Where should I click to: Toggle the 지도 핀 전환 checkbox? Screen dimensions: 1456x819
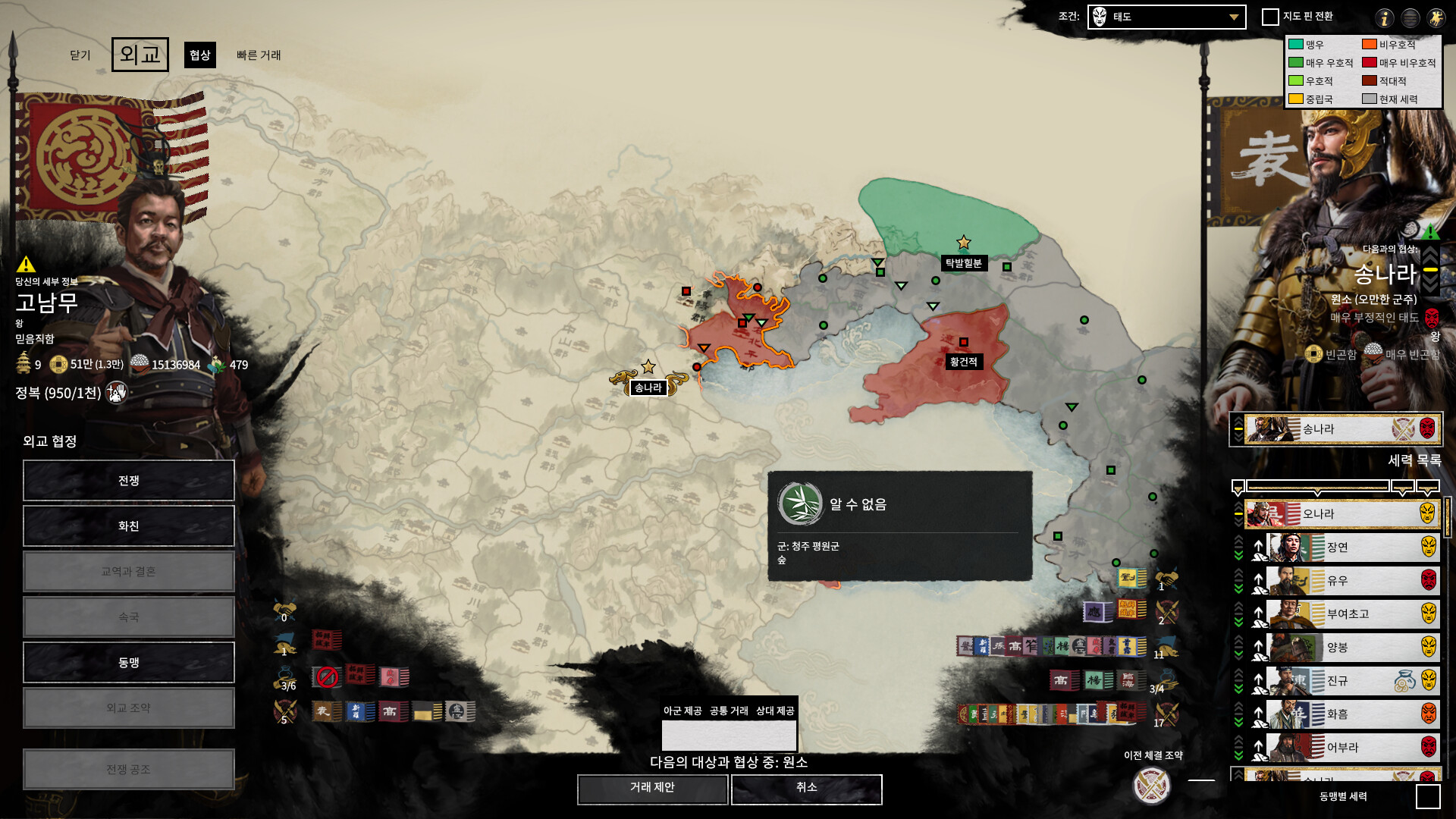click(x=1270, y=17)
